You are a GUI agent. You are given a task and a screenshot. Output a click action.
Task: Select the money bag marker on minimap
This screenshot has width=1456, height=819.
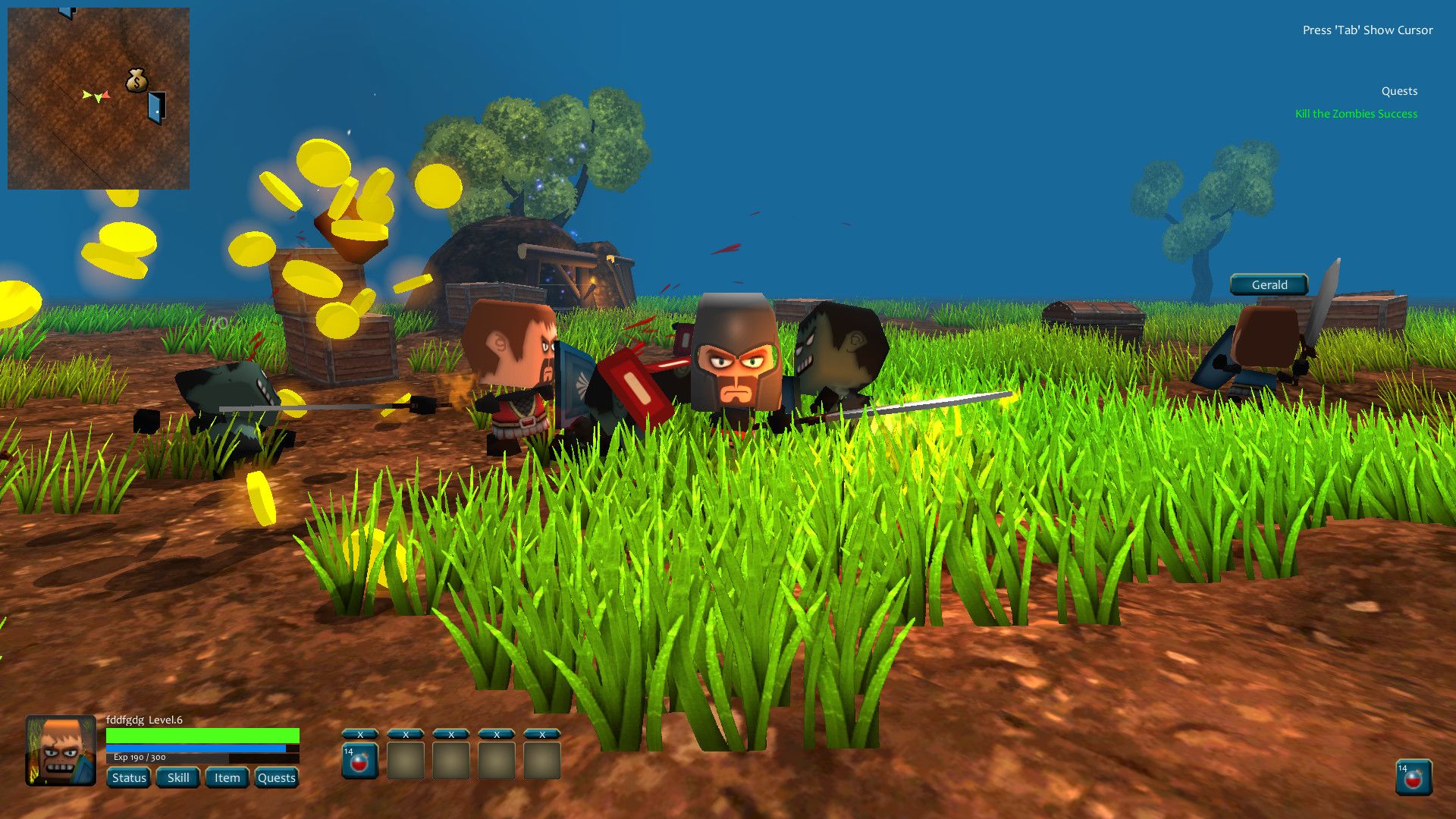[136, 80]
